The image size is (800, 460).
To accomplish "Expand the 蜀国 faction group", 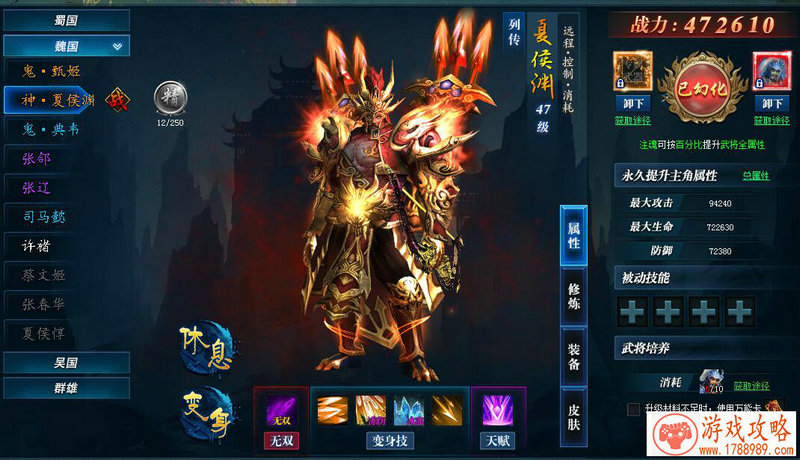I will [x=66, y=20].
